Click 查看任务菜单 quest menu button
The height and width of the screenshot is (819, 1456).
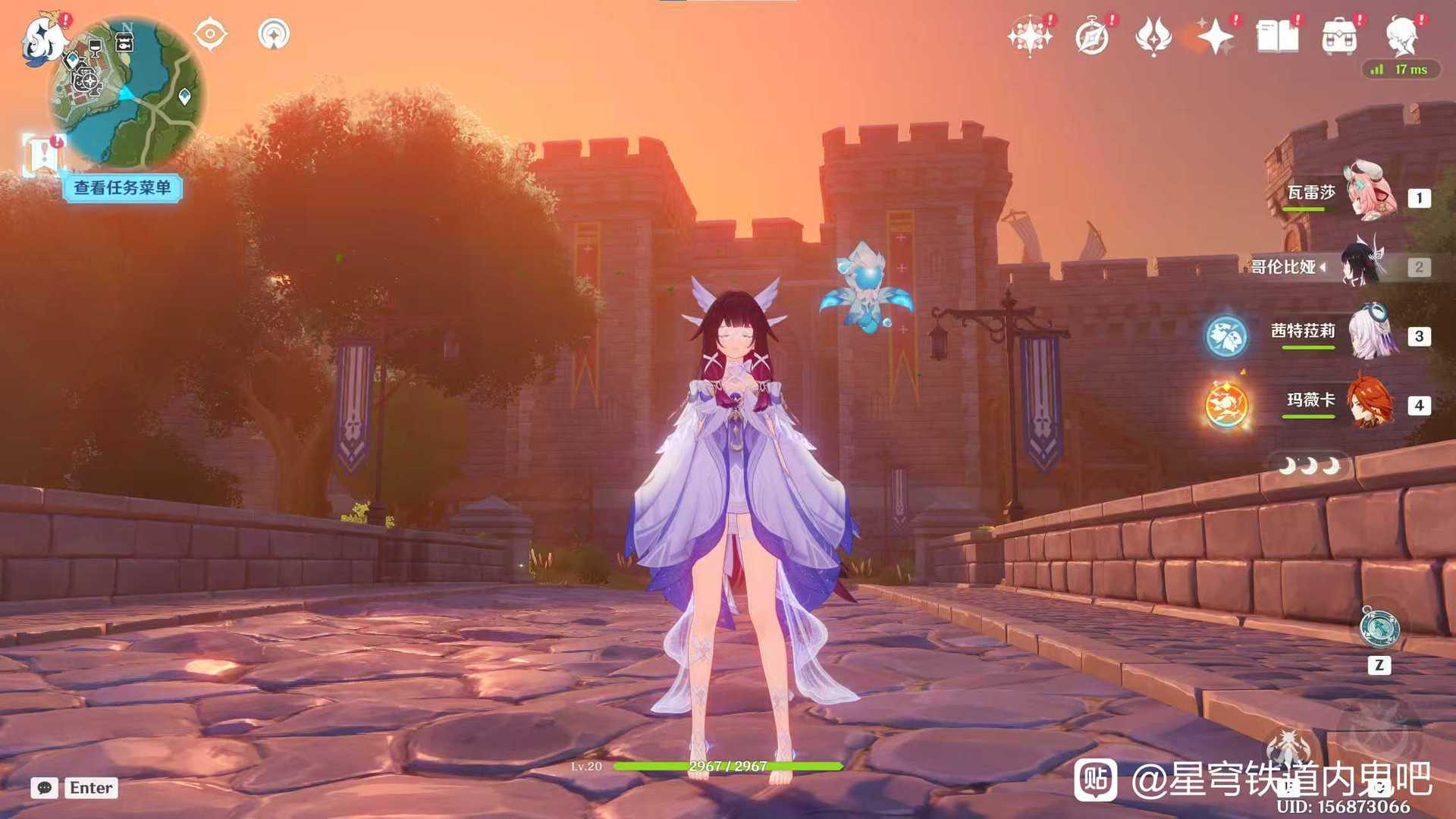[122, 188]
